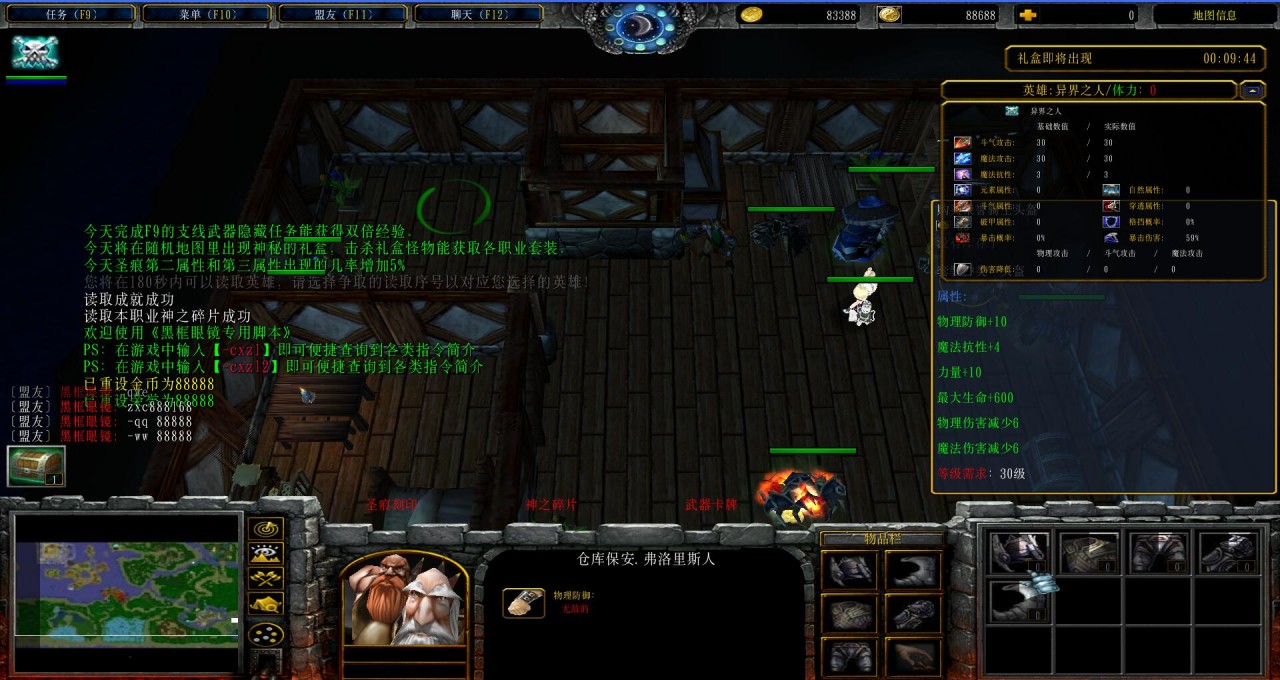Click the 物理防御 armor type icon
The width and height of the screenshot is (1280, 680).
click(524, 602)
